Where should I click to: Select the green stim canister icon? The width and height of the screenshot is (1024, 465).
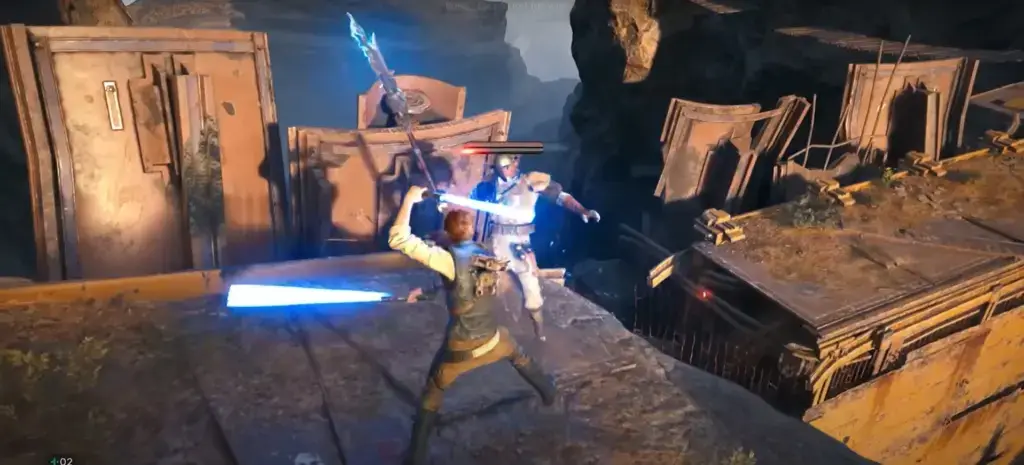(54, 460)
